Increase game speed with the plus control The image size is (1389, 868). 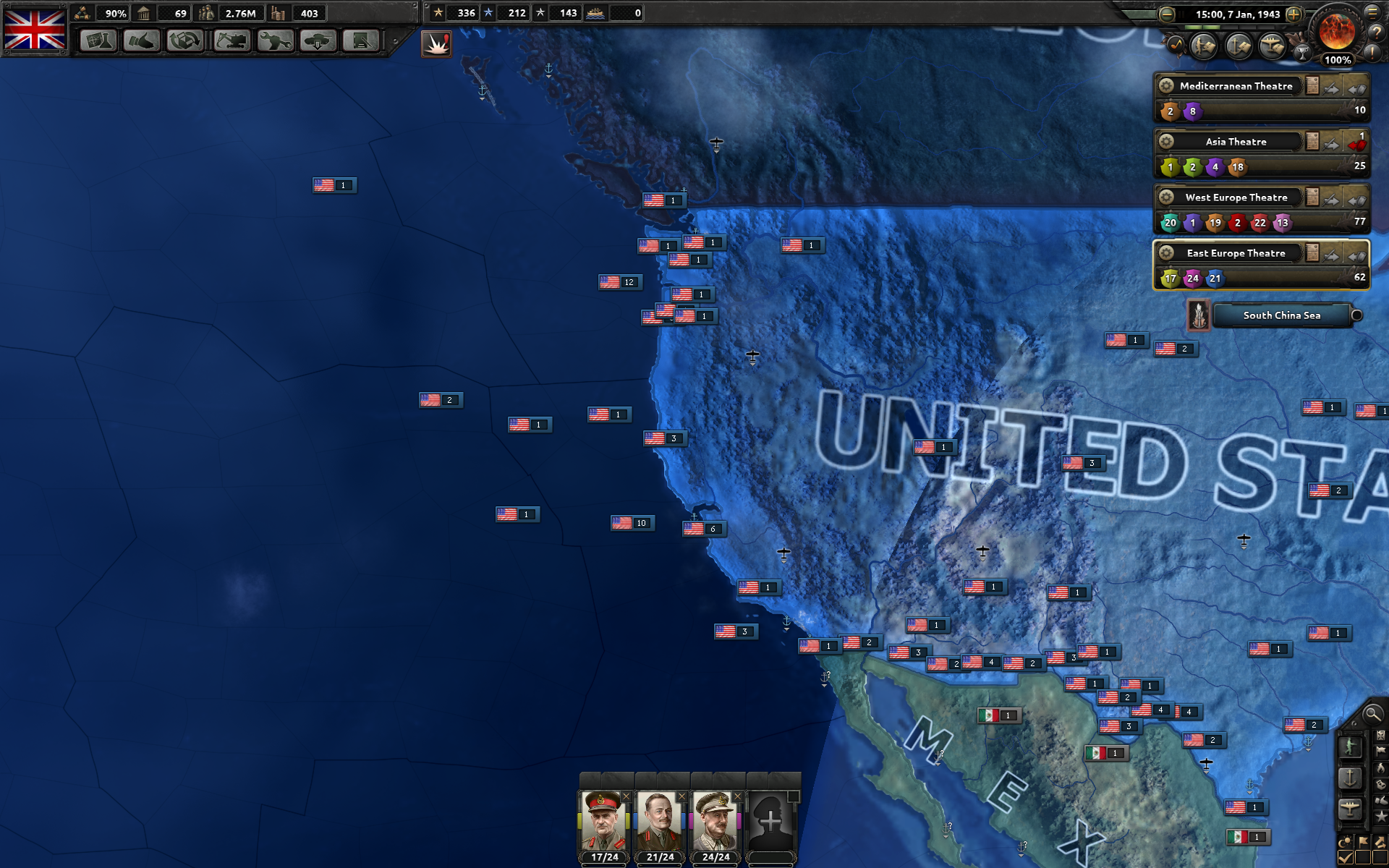pyautogui.click(x=1294, y=13)
